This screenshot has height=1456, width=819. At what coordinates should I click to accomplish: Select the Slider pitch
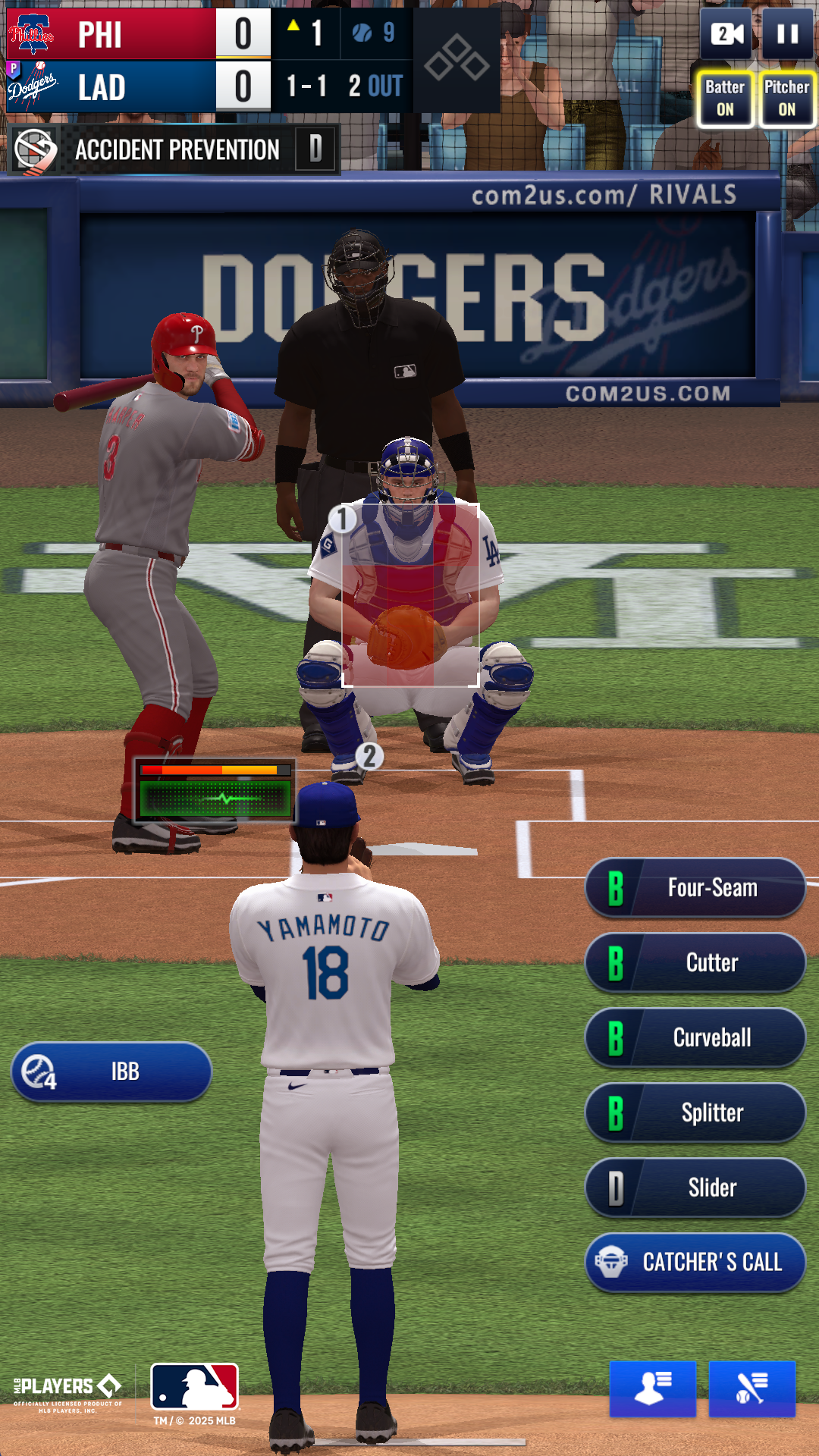(695, 1188)
